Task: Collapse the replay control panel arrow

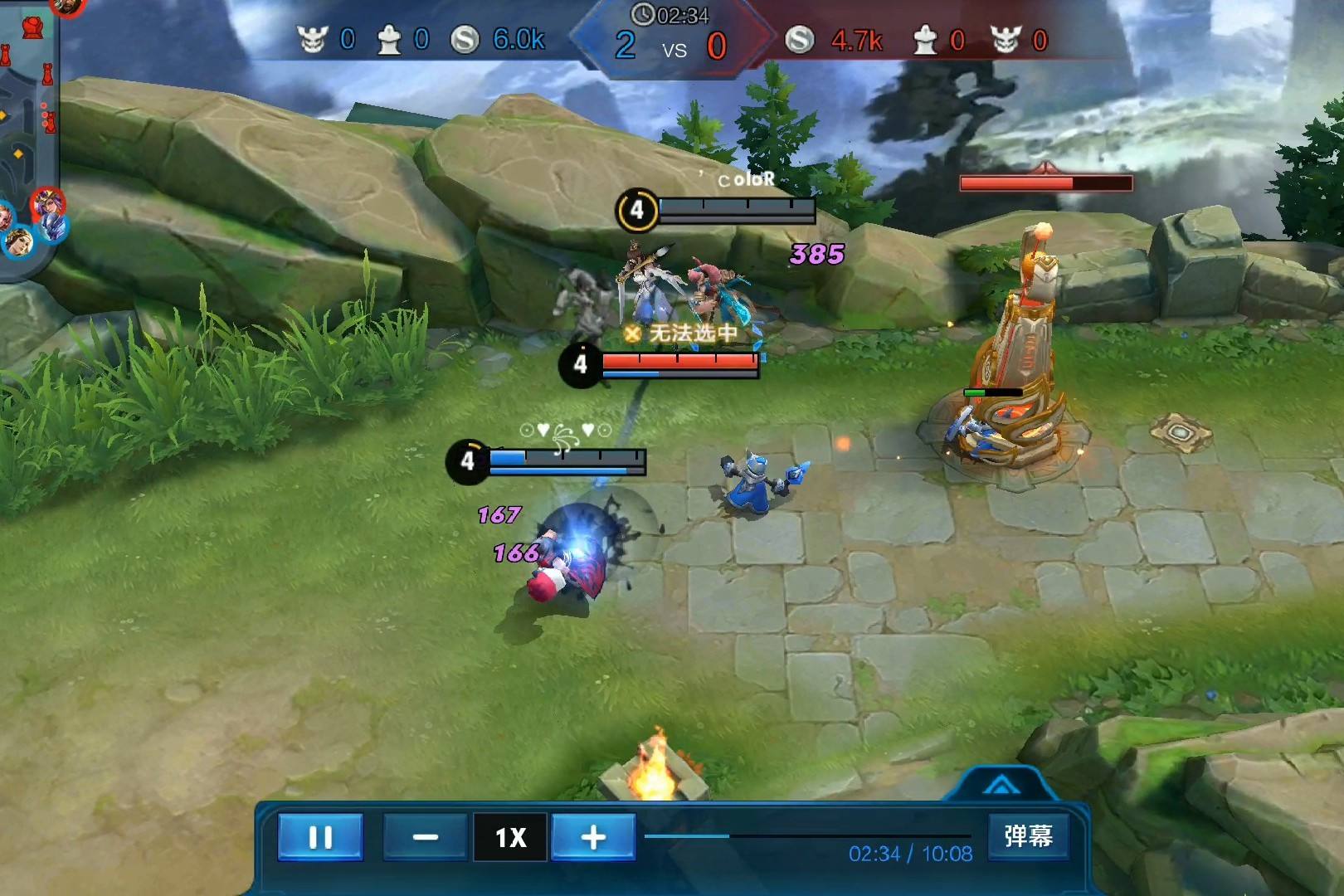Action: [1001, 785]
